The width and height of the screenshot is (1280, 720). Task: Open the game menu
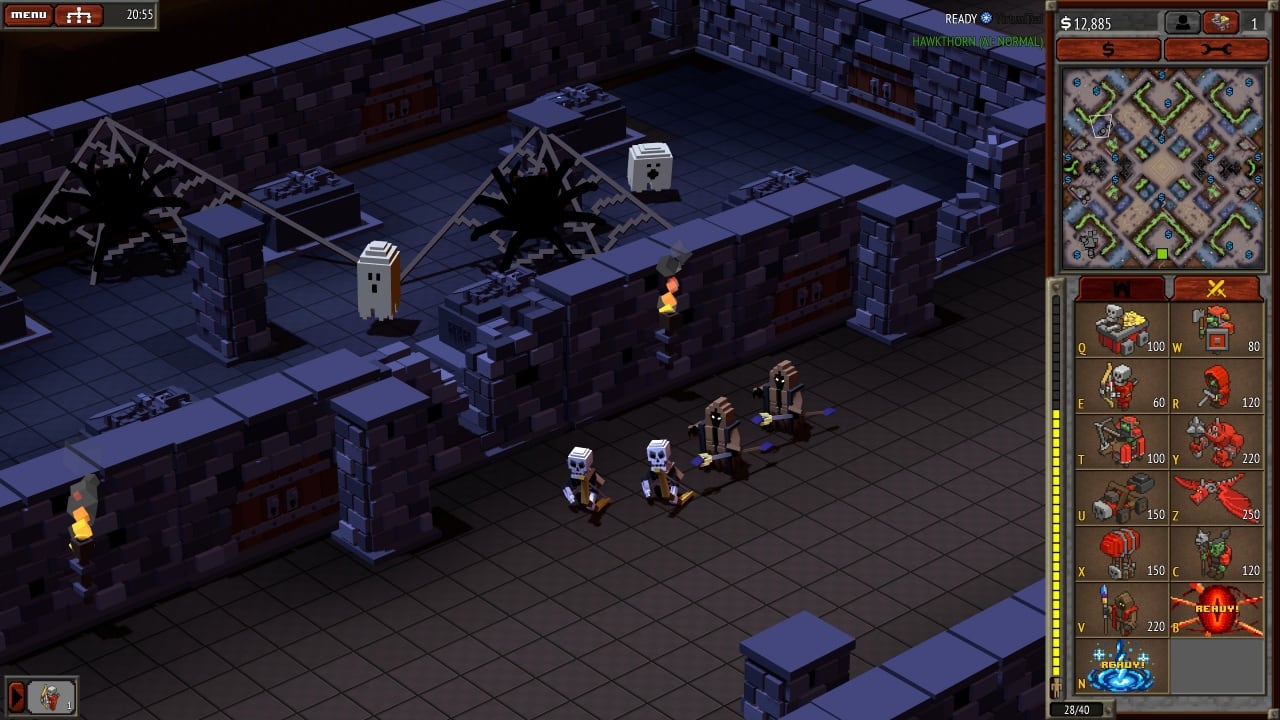pos(27,15)
